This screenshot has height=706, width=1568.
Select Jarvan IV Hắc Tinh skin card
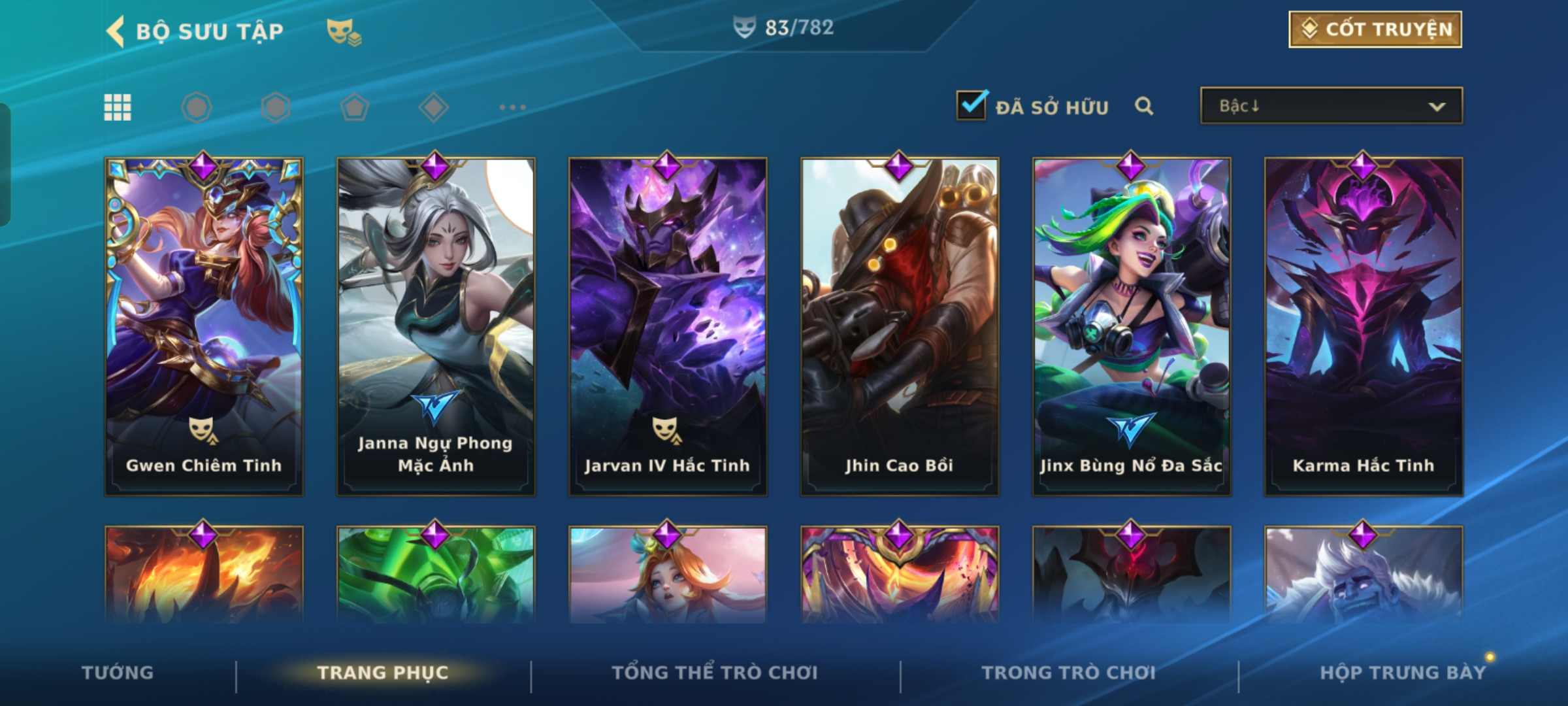tap(668, 327)
